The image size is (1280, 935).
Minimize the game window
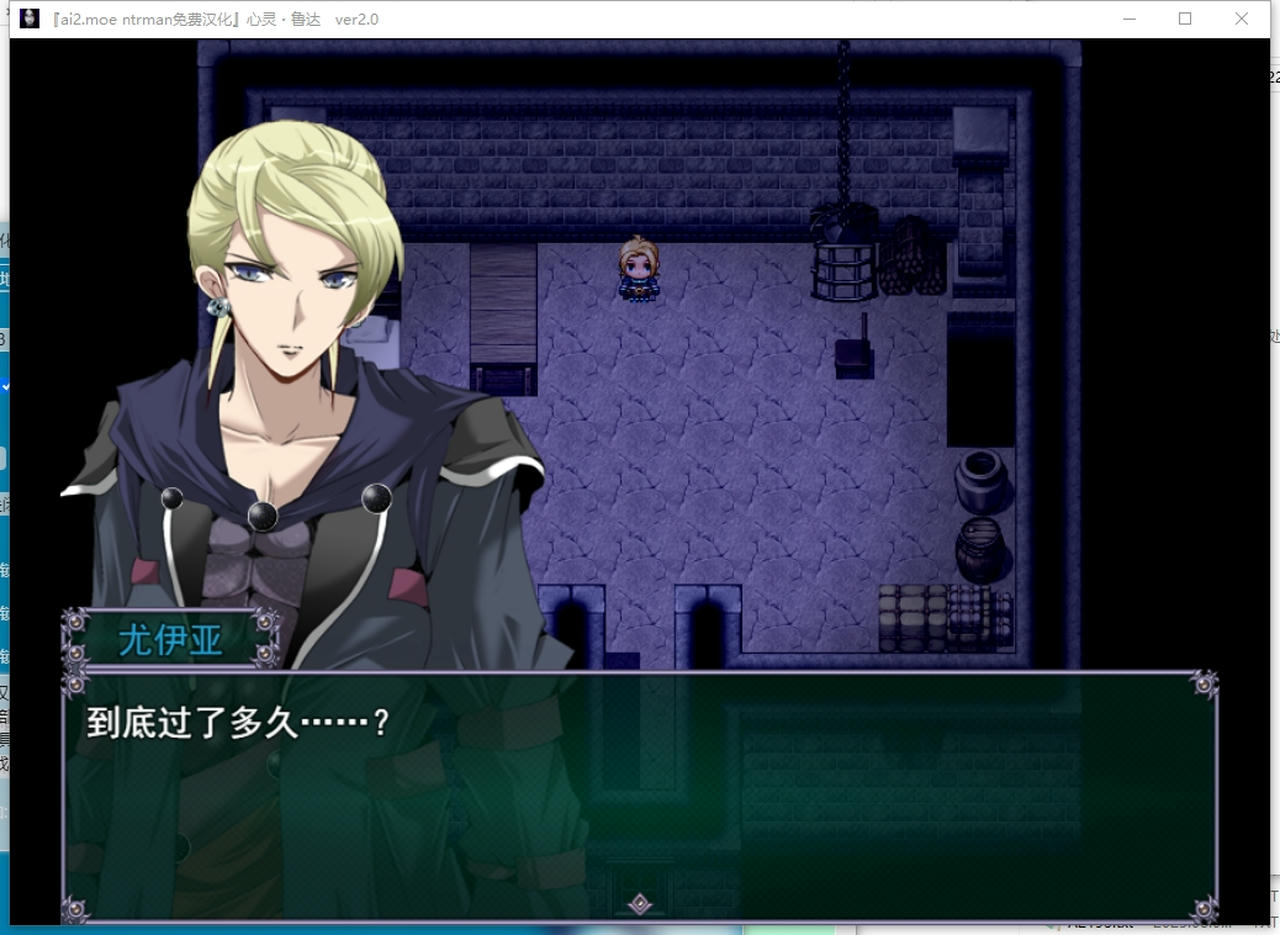point(1129,19)
